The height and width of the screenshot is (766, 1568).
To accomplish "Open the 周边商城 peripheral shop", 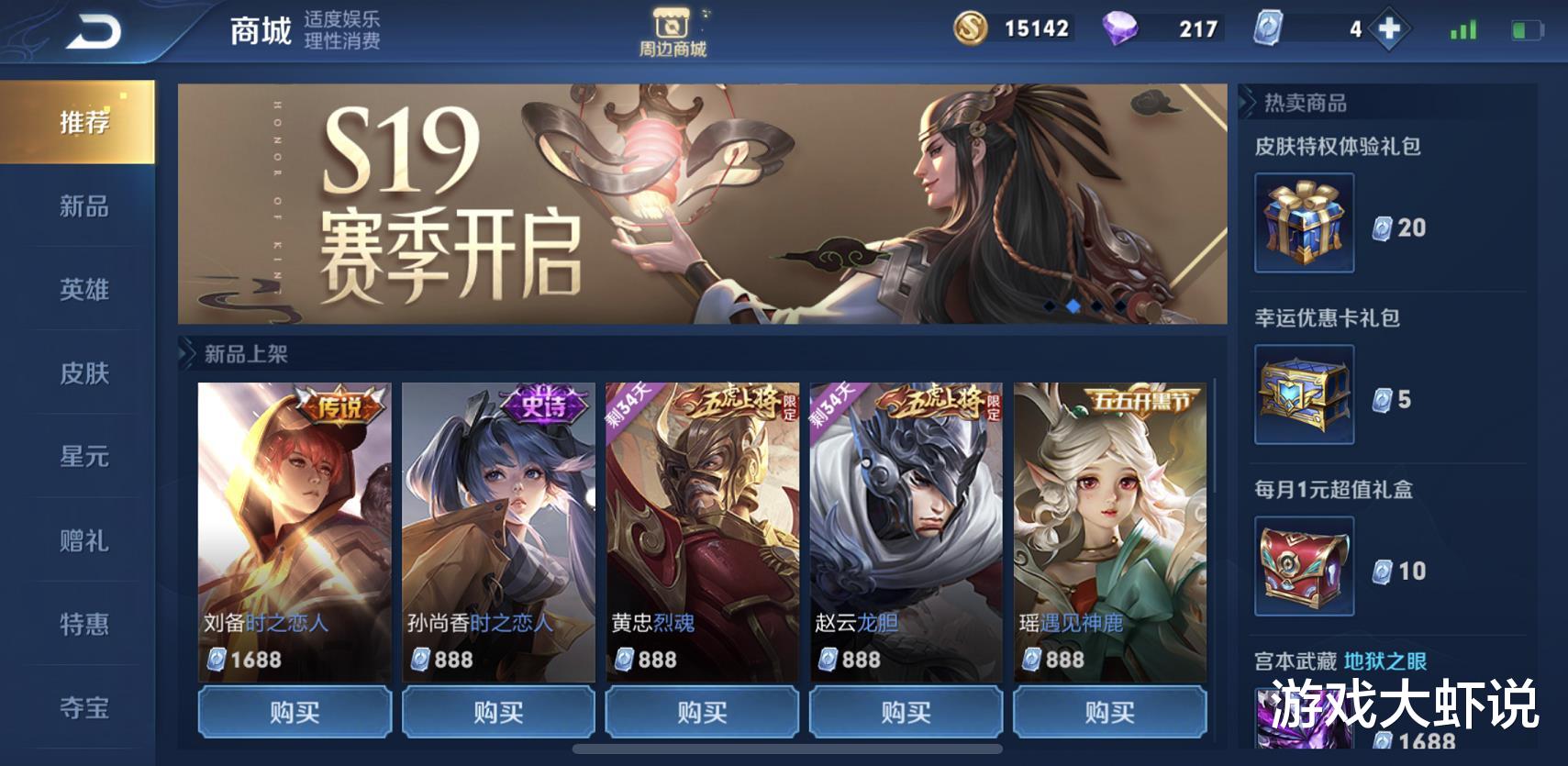I will click(x=673, y=28).
